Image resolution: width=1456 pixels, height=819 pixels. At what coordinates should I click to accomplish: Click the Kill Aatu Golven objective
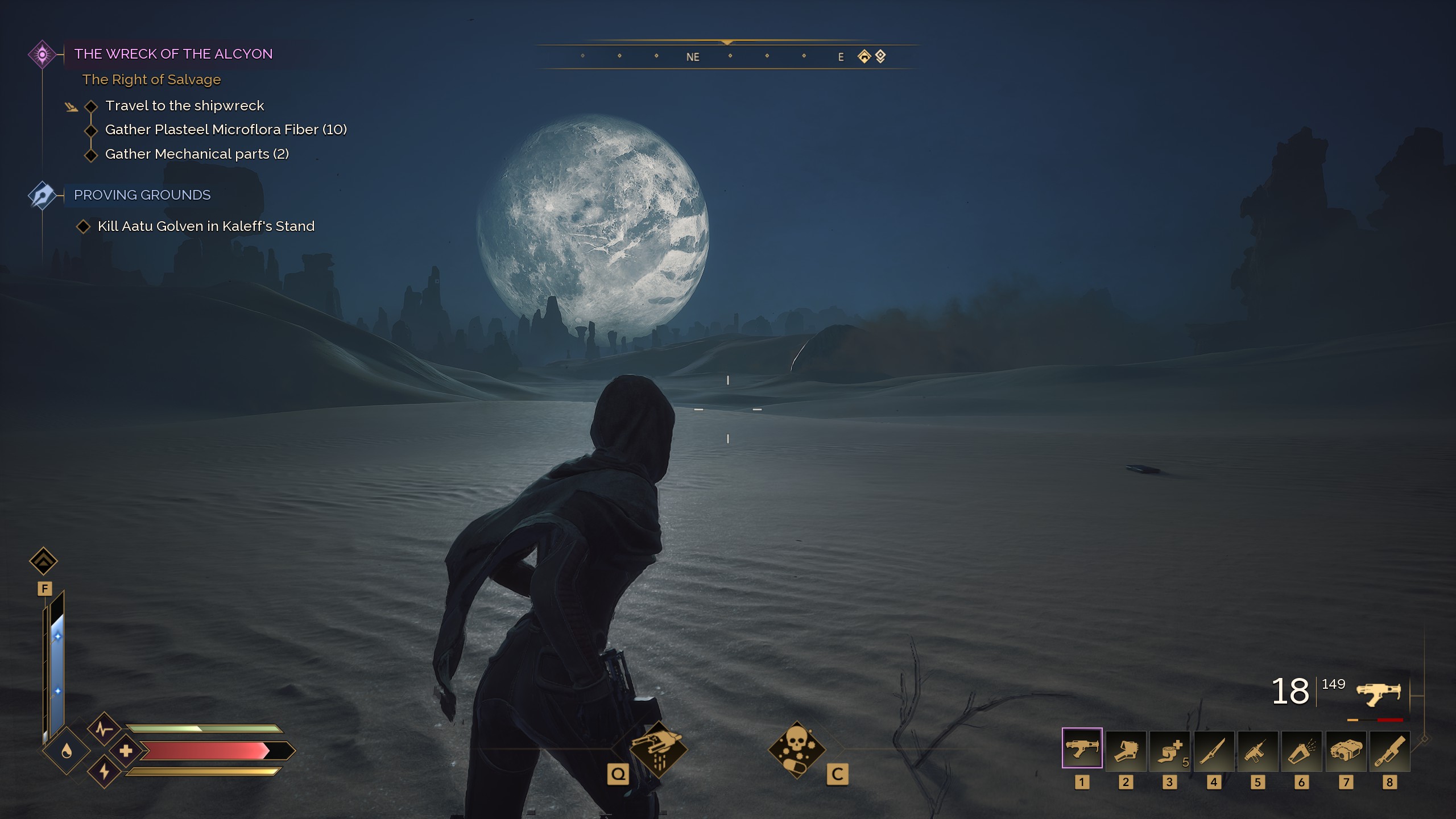(206, 226)
